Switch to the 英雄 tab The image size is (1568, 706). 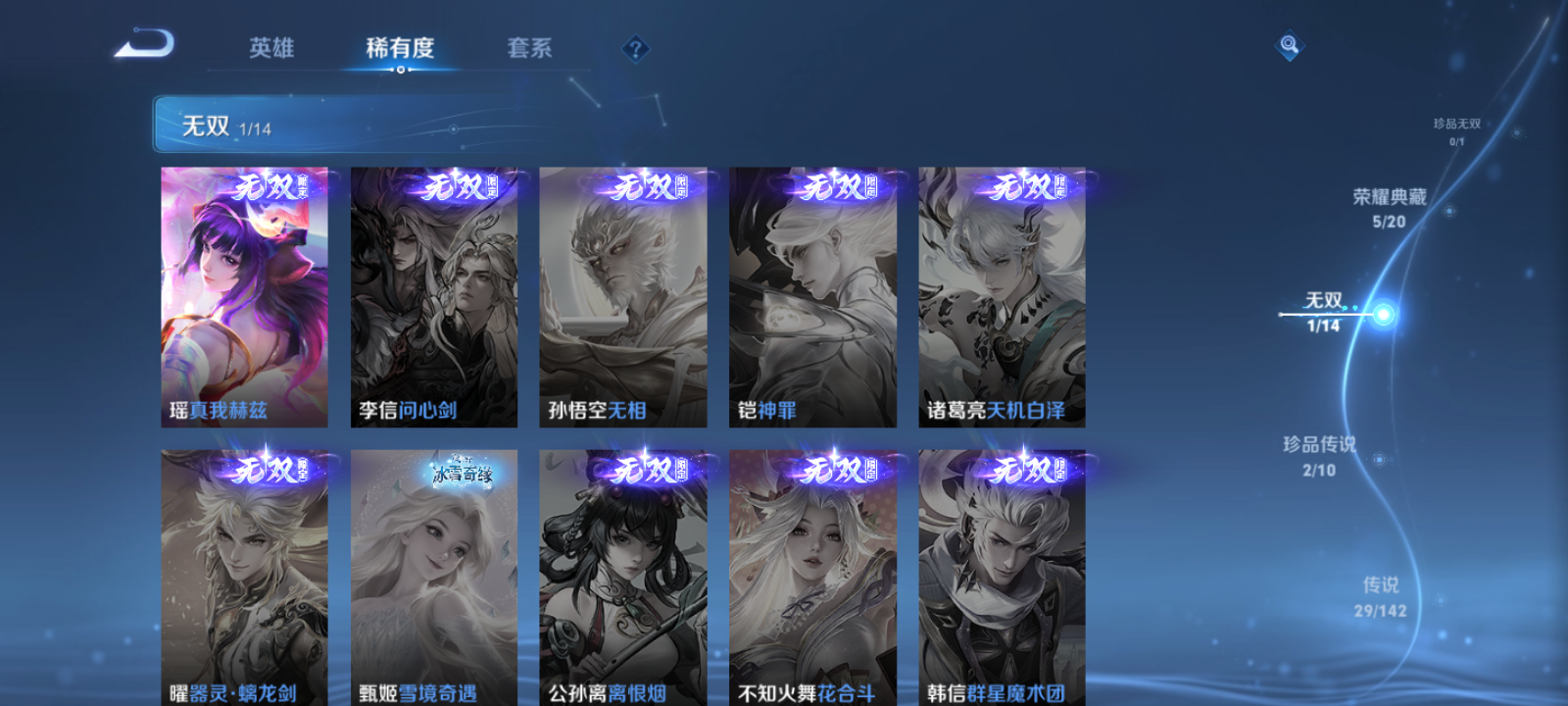click(x=274, y=47)
